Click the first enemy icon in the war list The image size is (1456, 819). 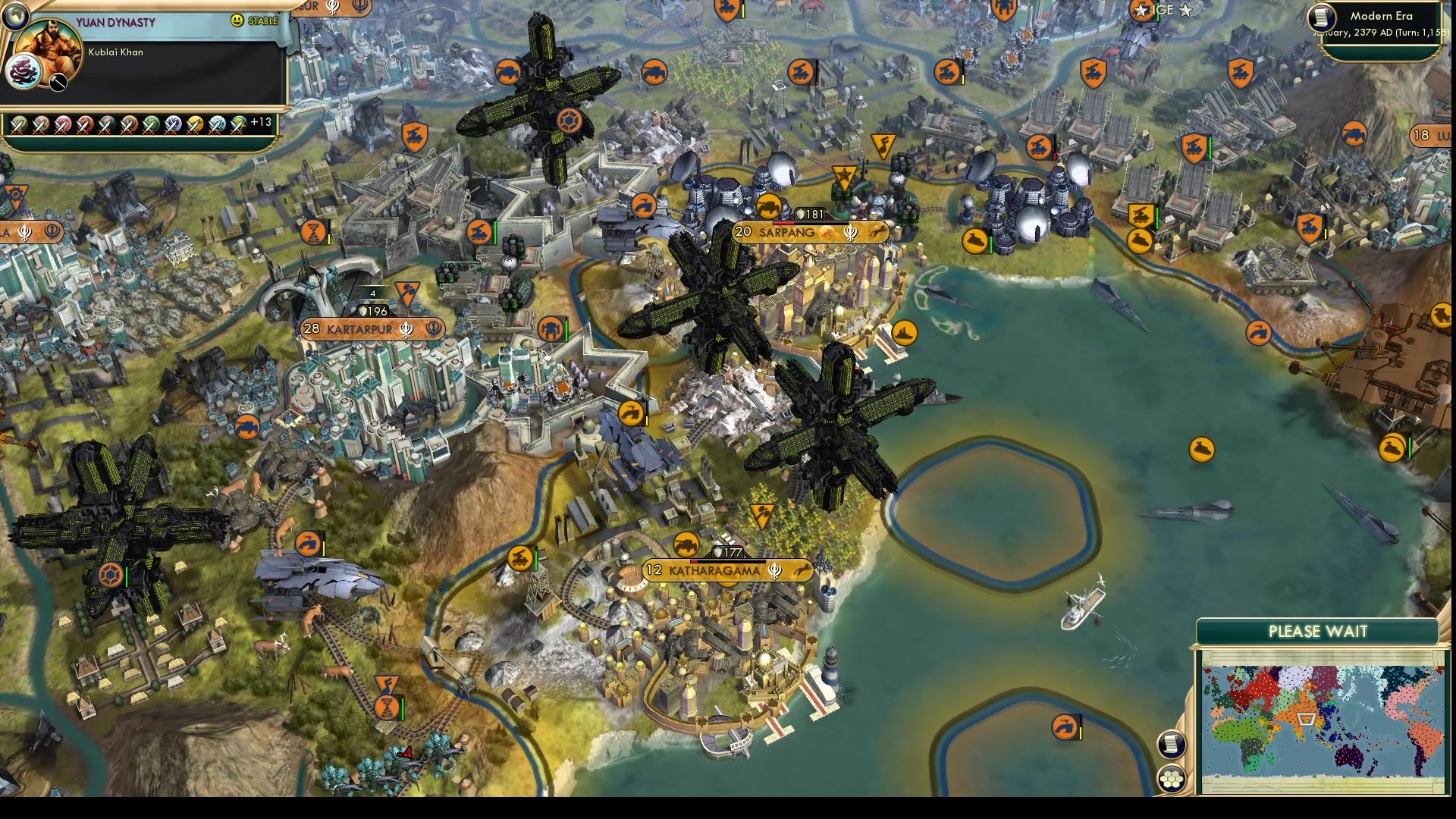point(18,126)
